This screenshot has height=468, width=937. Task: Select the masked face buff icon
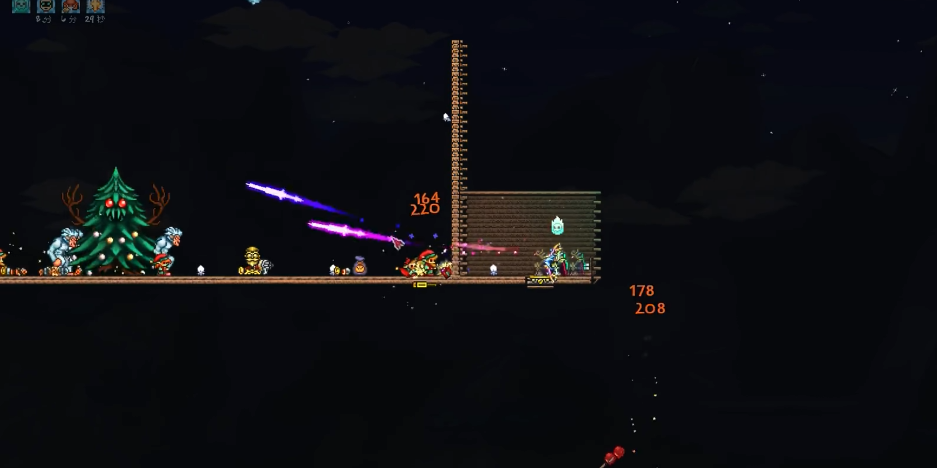[x=46, y=5]
